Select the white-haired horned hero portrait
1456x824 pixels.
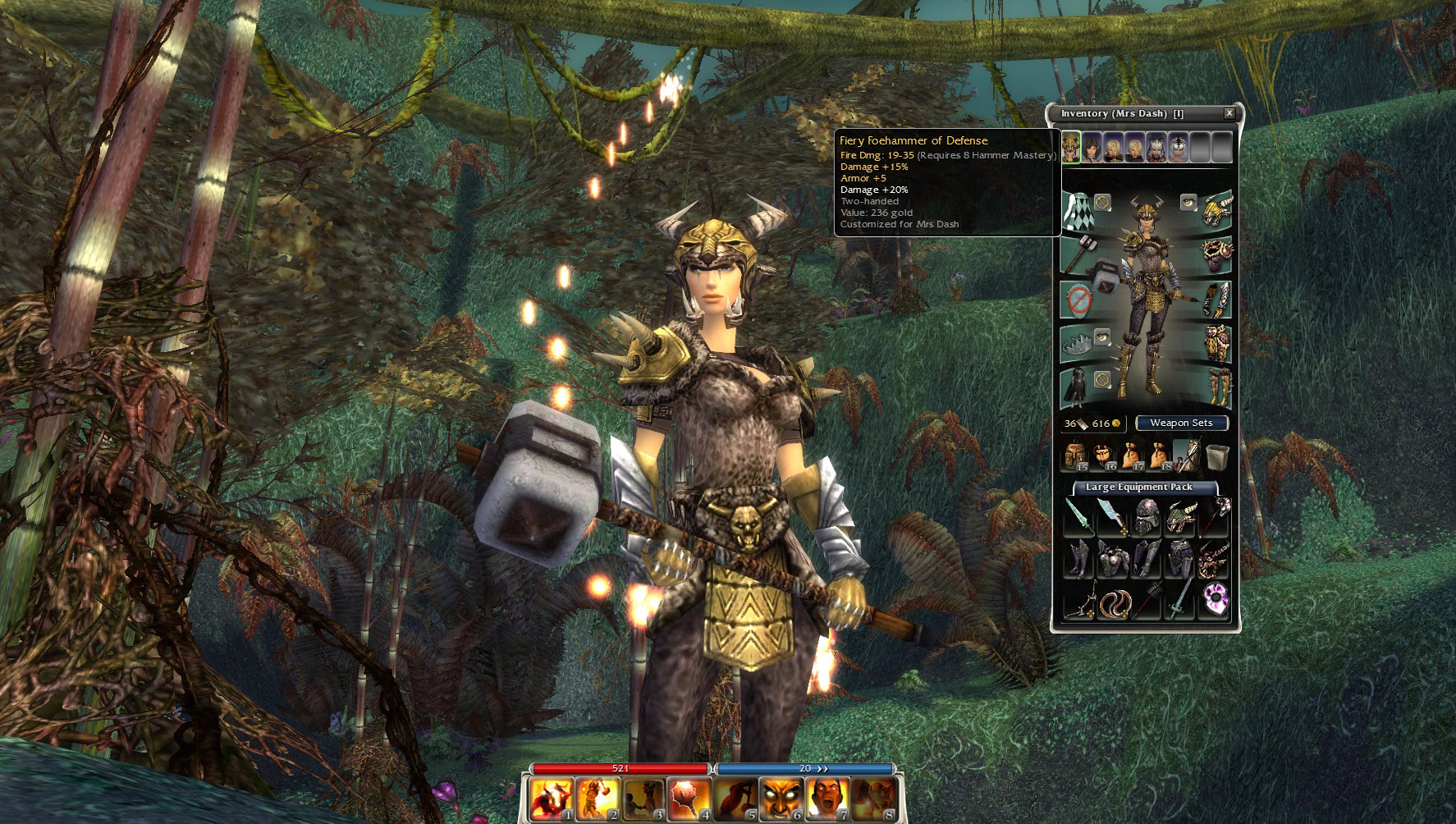click(1156, 149)
